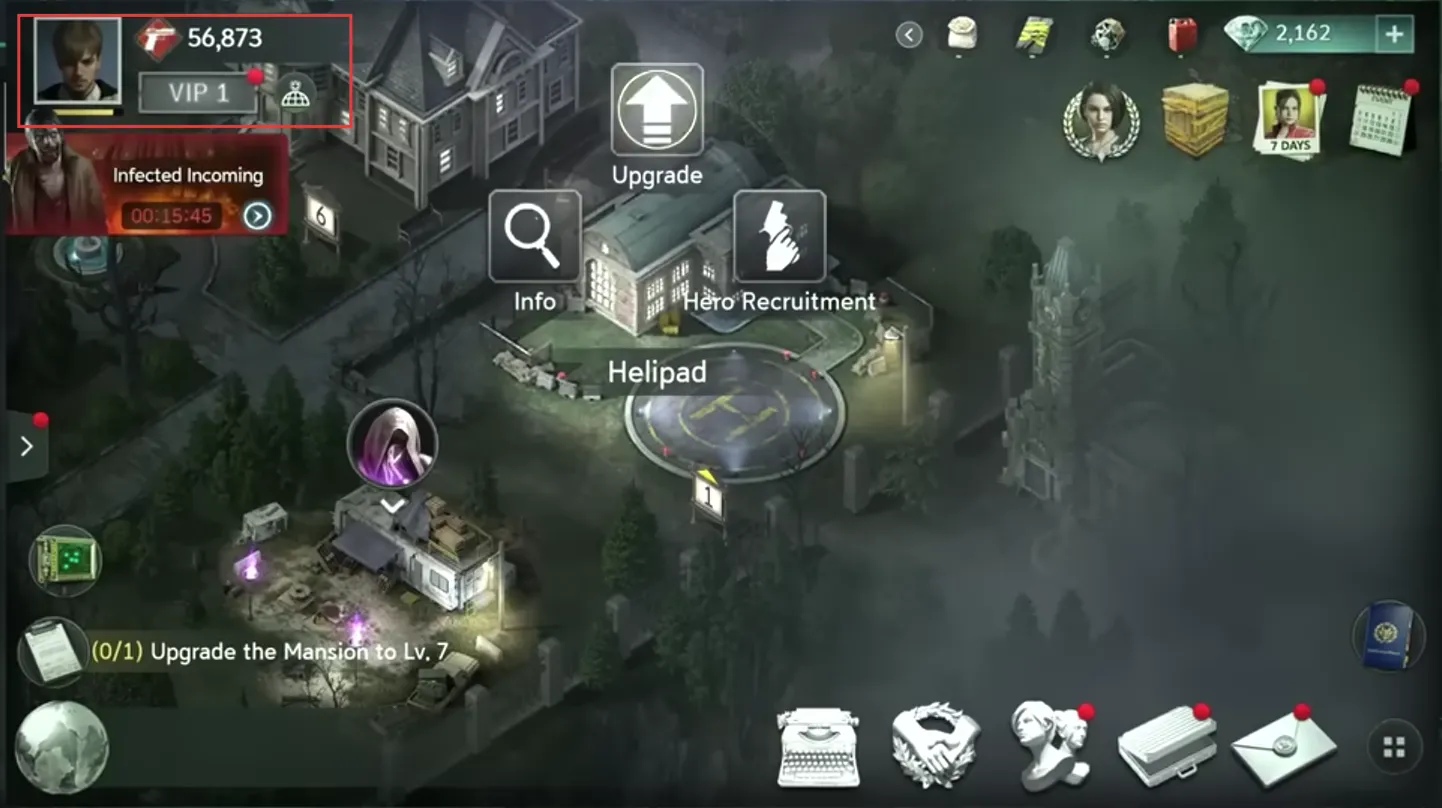1442x808 pixels.
Task: Open the world map globe
Action: click(61, 748)
